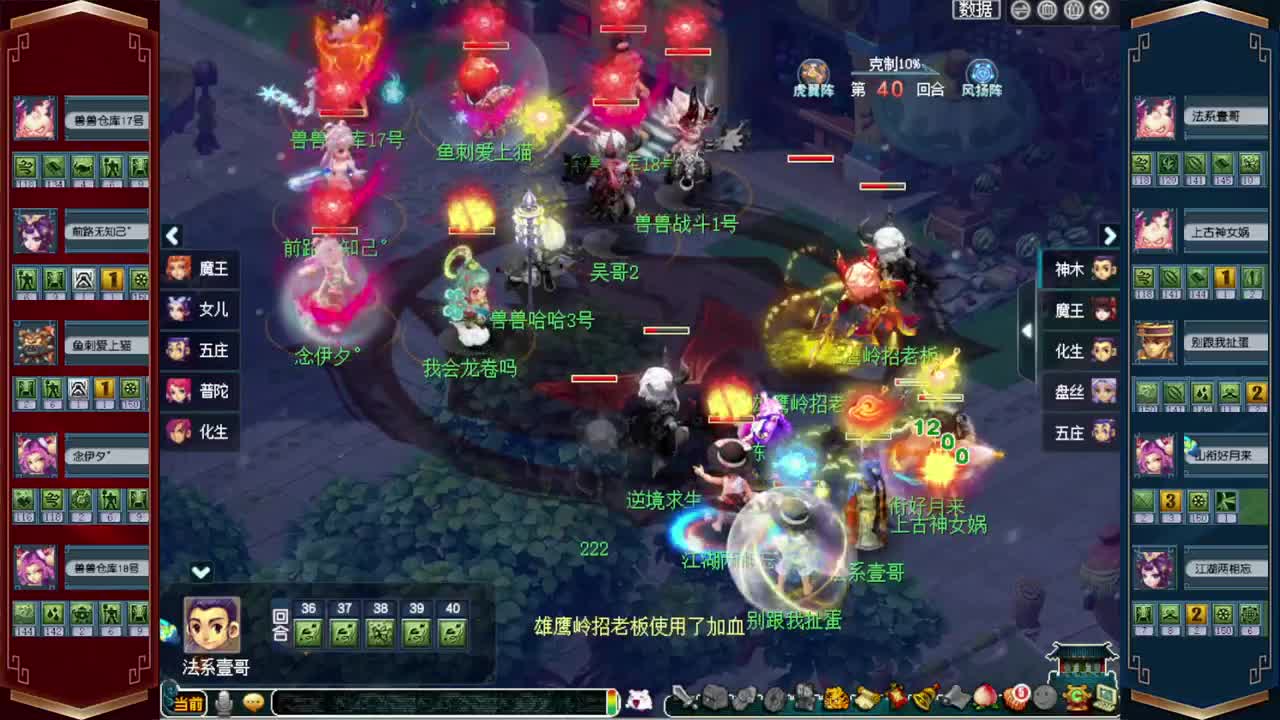Click the microphone icon in the chat bar
This screenshot has height=720, width=1280.
224,702
